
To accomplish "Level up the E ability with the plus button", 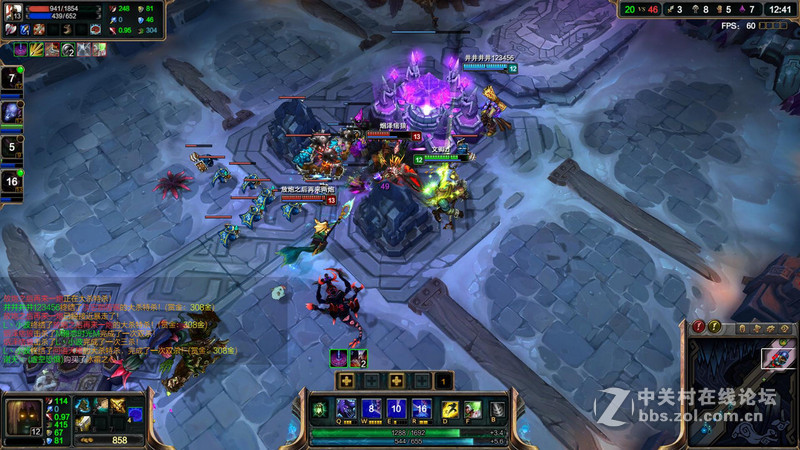I will point(396,381).
